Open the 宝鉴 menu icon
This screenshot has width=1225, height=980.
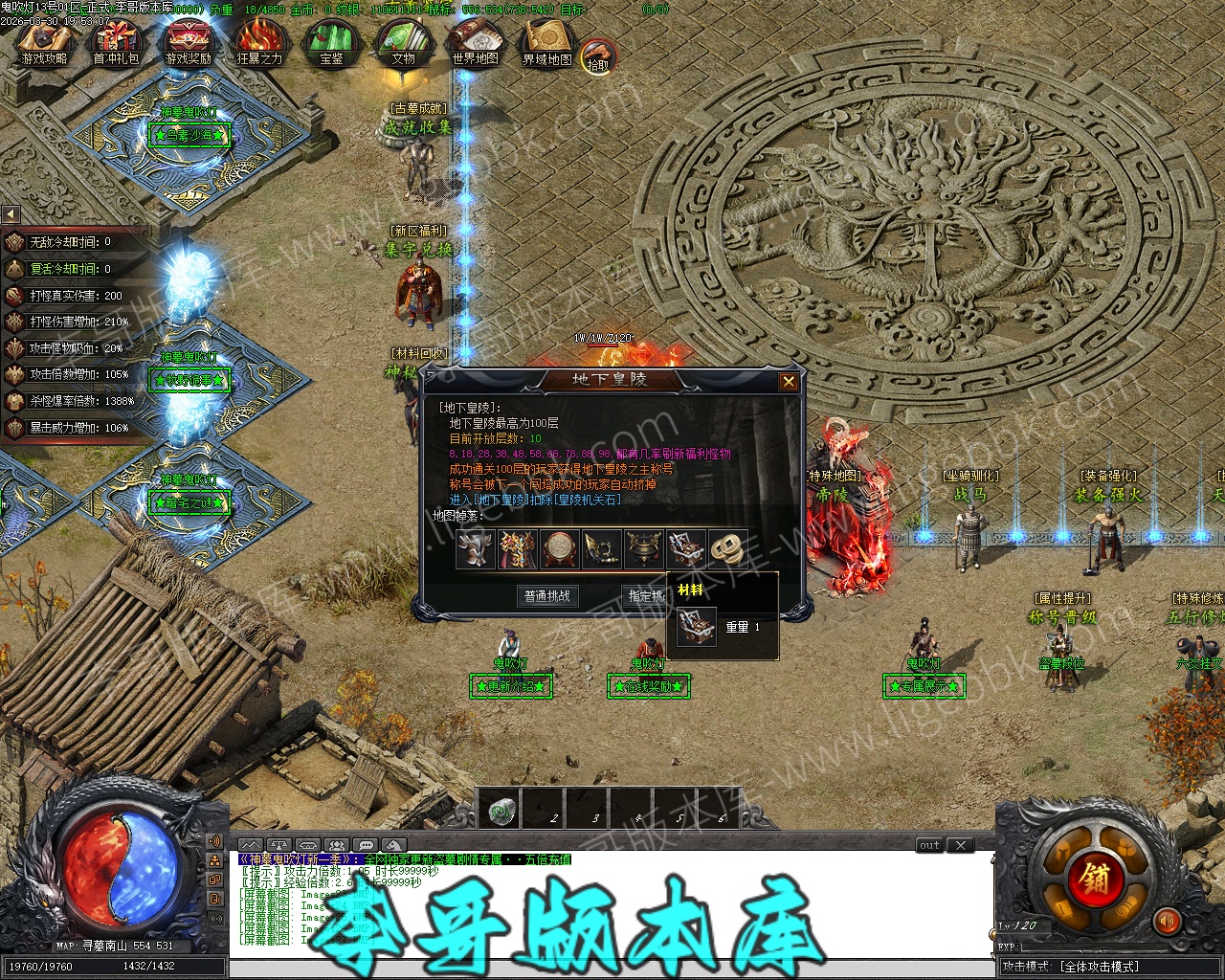click(x=331, y=44)
